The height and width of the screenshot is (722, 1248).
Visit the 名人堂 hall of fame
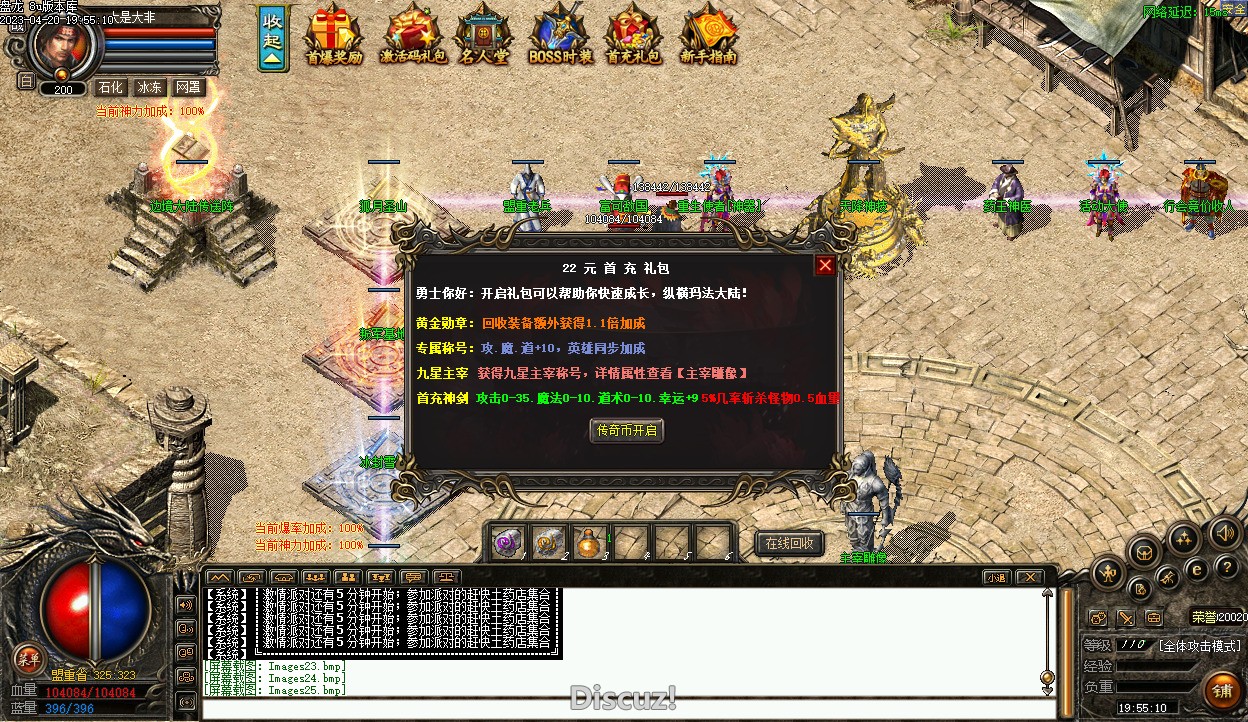point(484,36)
